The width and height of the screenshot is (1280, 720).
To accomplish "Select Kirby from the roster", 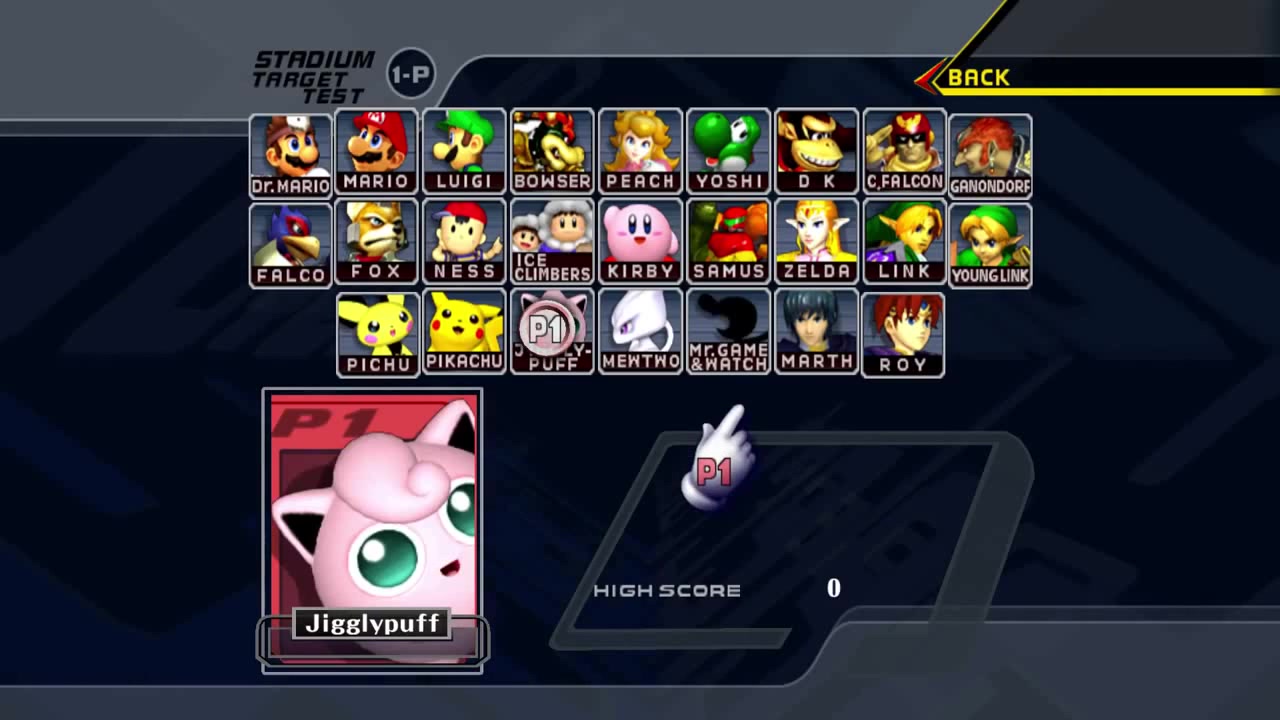I will pyautogui.click(x=640, y=241).
